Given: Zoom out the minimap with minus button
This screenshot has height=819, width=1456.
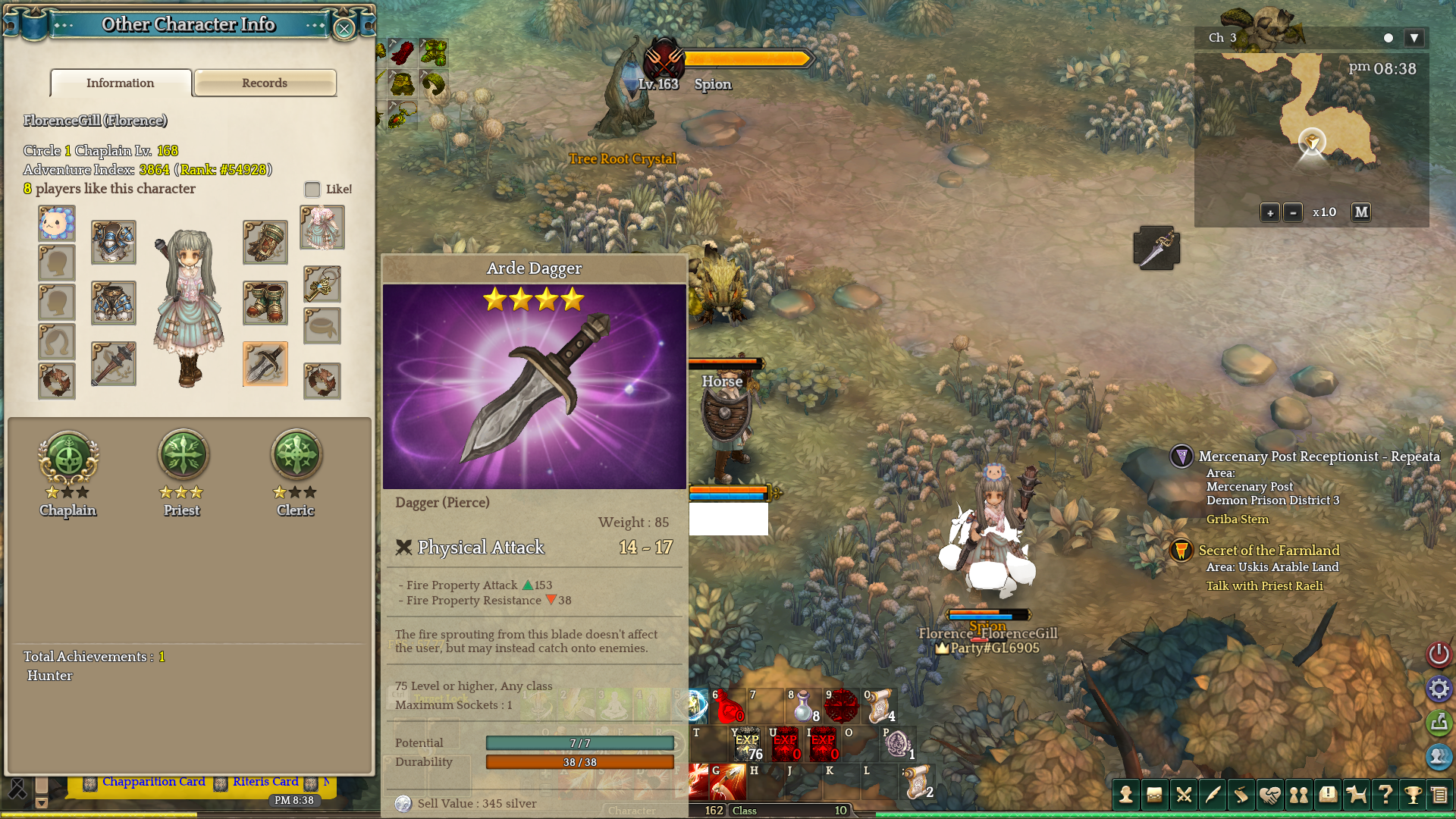Looking at the screenshot, I should (x=1293, y=212).
